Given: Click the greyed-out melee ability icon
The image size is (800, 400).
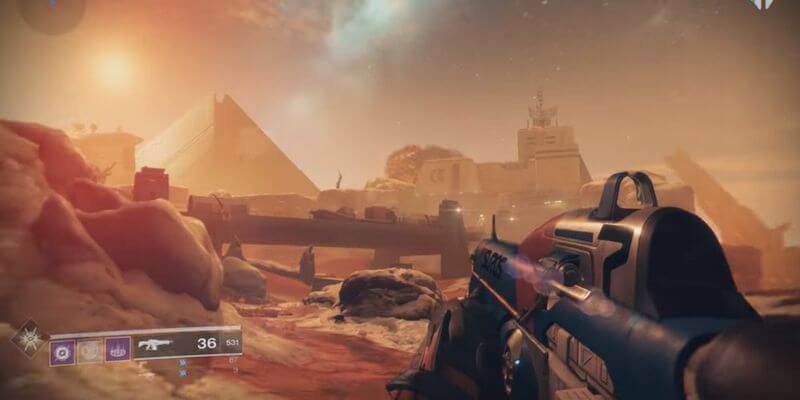Looking at the screenshot, I should pyautogui.click(x=90, y=351).
